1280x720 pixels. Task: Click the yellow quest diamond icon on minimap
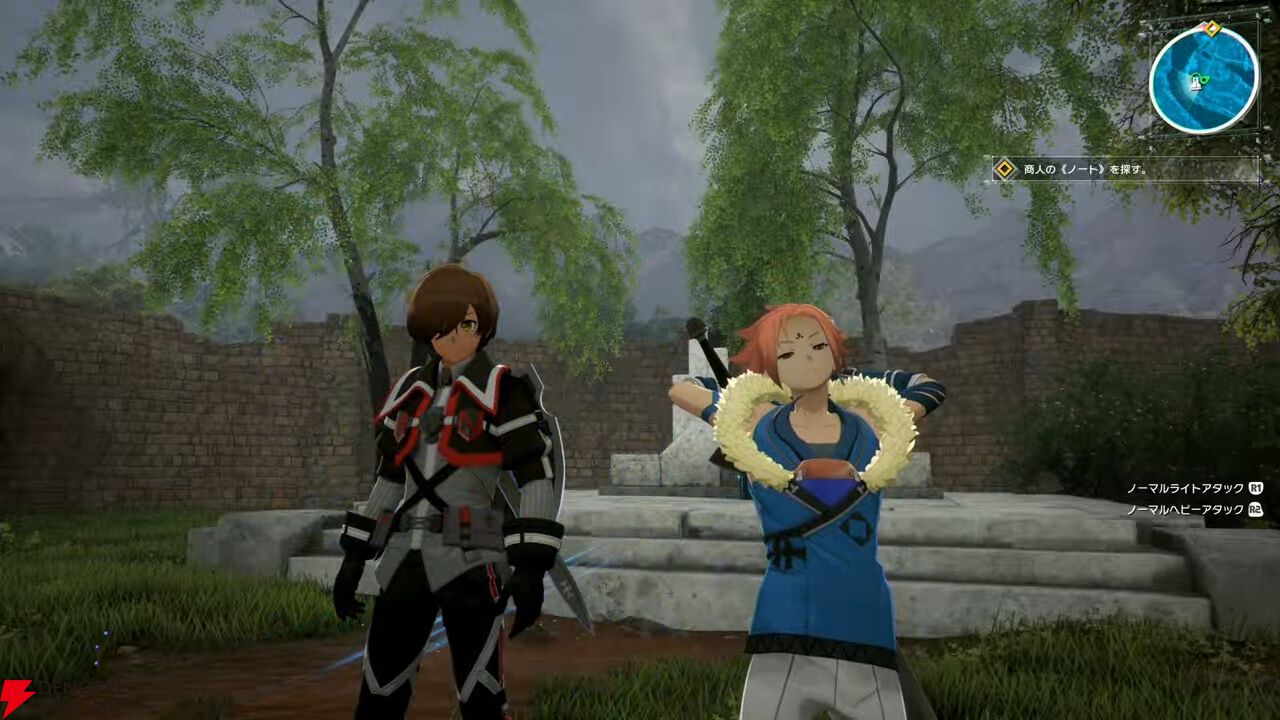1211,29
